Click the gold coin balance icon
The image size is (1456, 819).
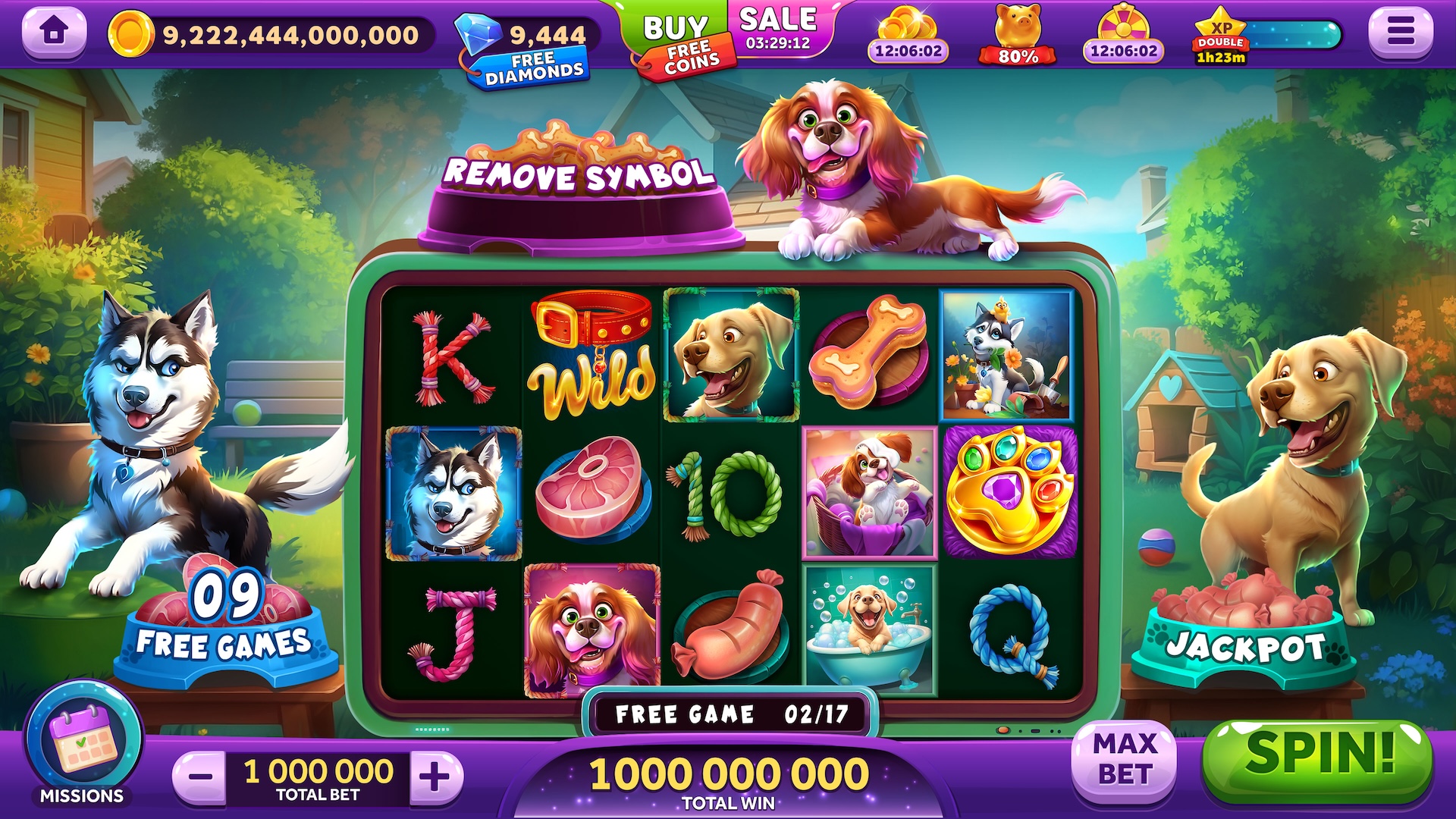click(x=131, y=34)
